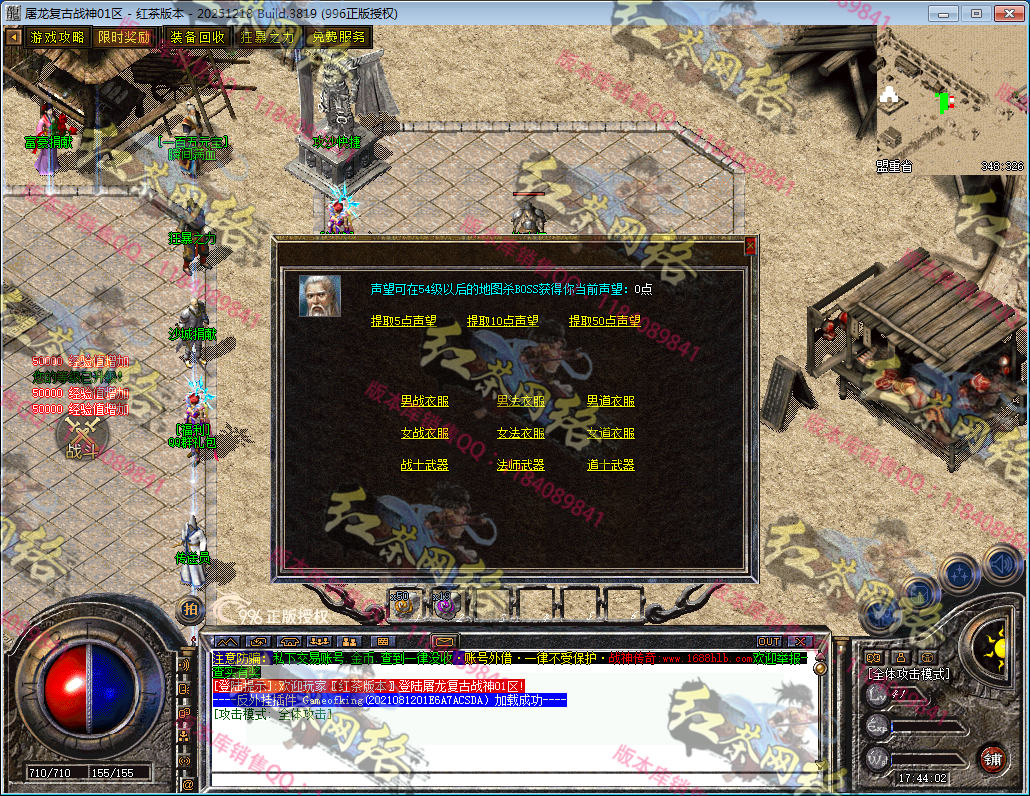
Task: Choose 提取10点声望 in the dialogue
Action: click(502, 321)
